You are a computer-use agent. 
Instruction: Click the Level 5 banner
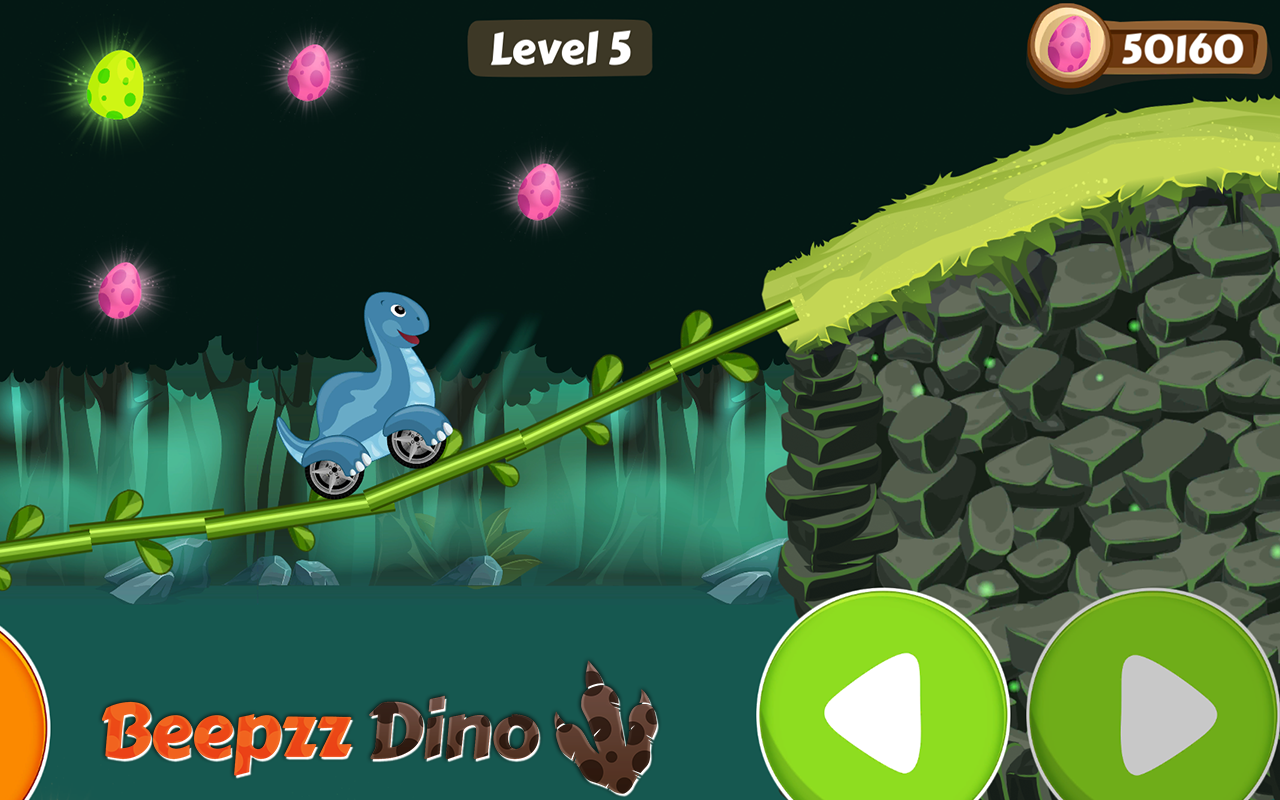pyautogui.click(x=560, y=48)
